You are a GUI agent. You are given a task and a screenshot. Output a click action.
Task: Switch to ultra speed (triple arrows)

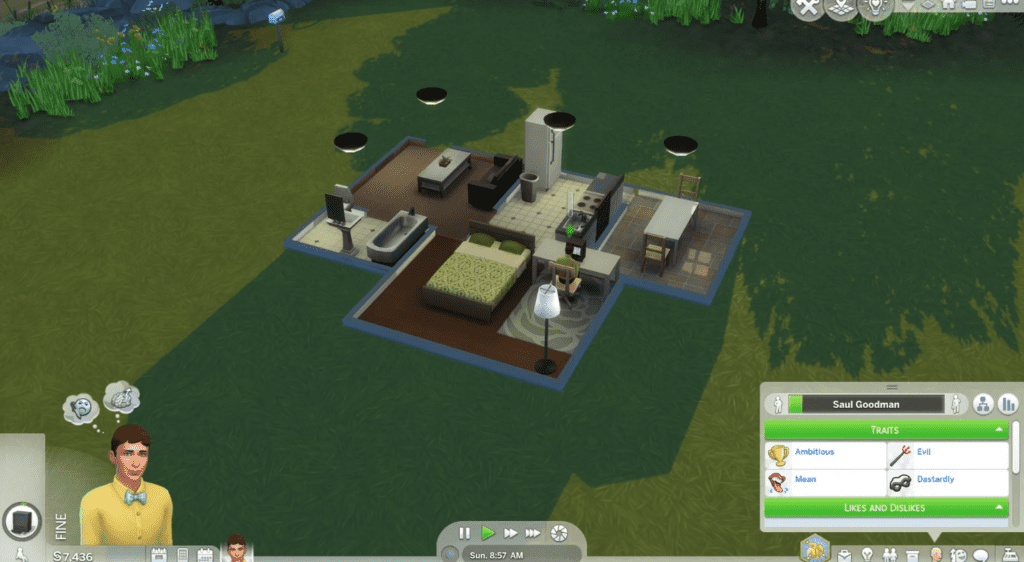tap(533, 533)
